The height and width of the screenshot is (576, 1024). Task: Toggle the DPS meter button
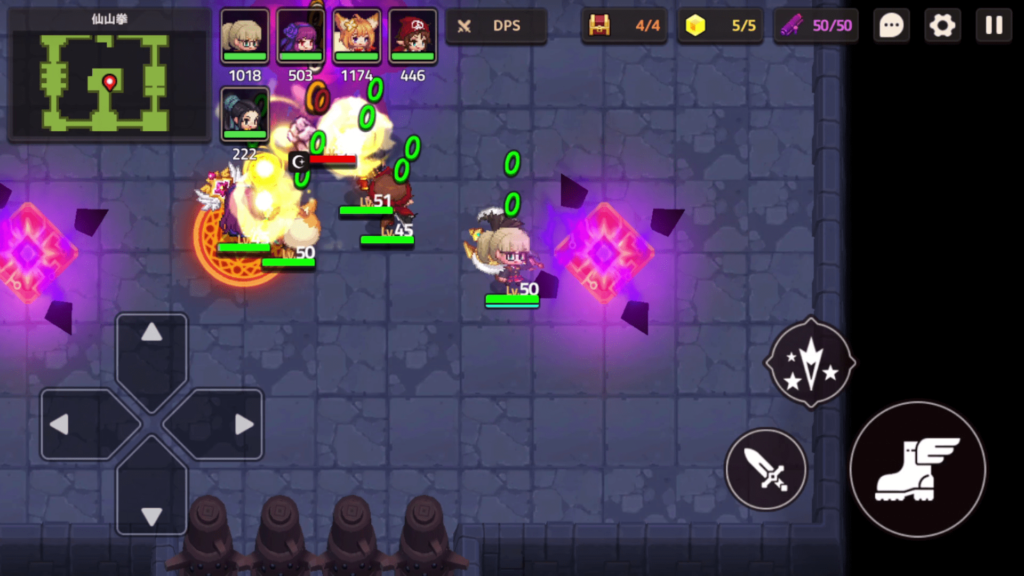click(x=496, y=26)
